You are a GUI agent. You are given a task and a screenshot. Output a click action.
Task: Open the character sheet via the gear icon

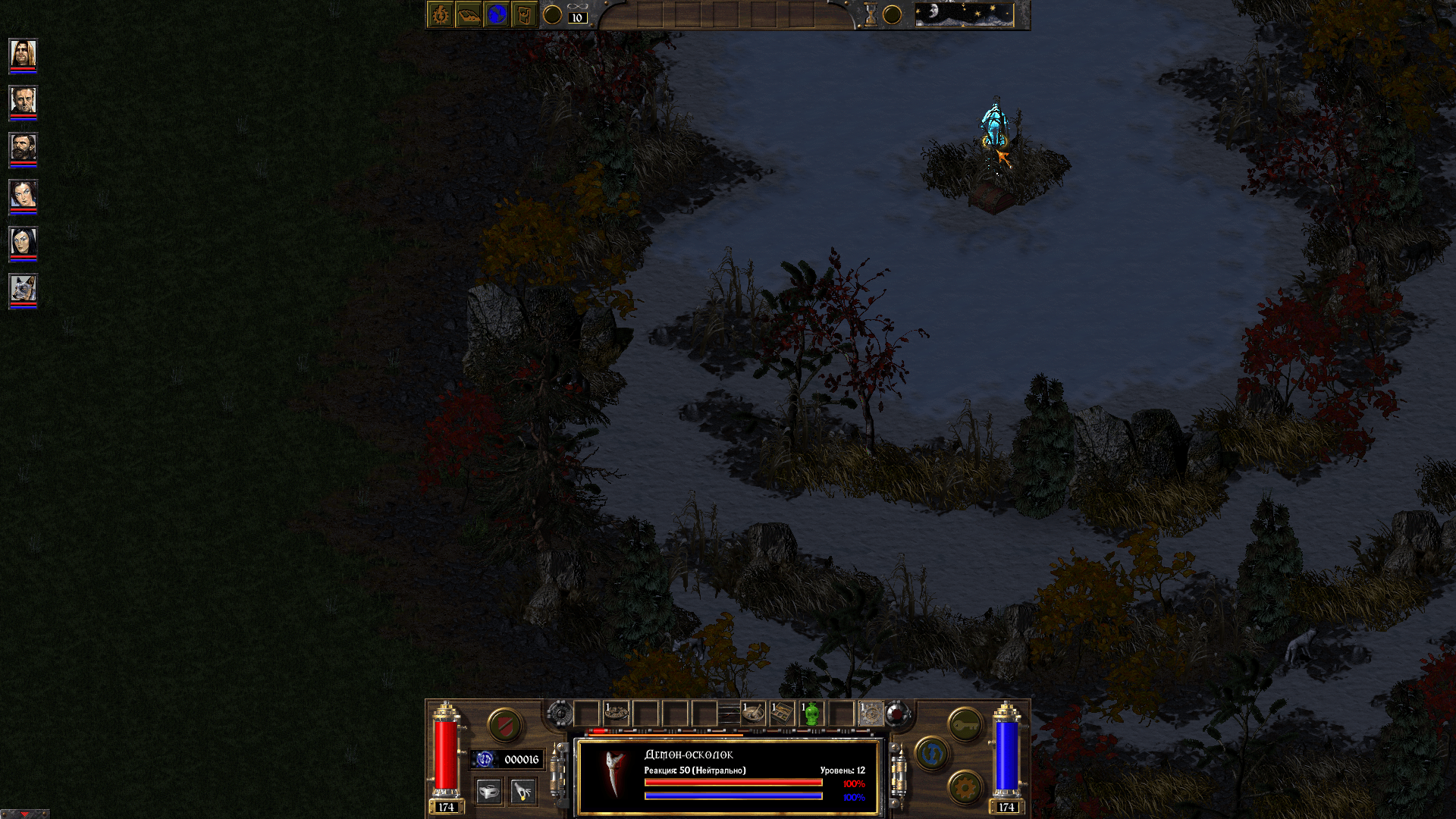[x=440, y=15]
